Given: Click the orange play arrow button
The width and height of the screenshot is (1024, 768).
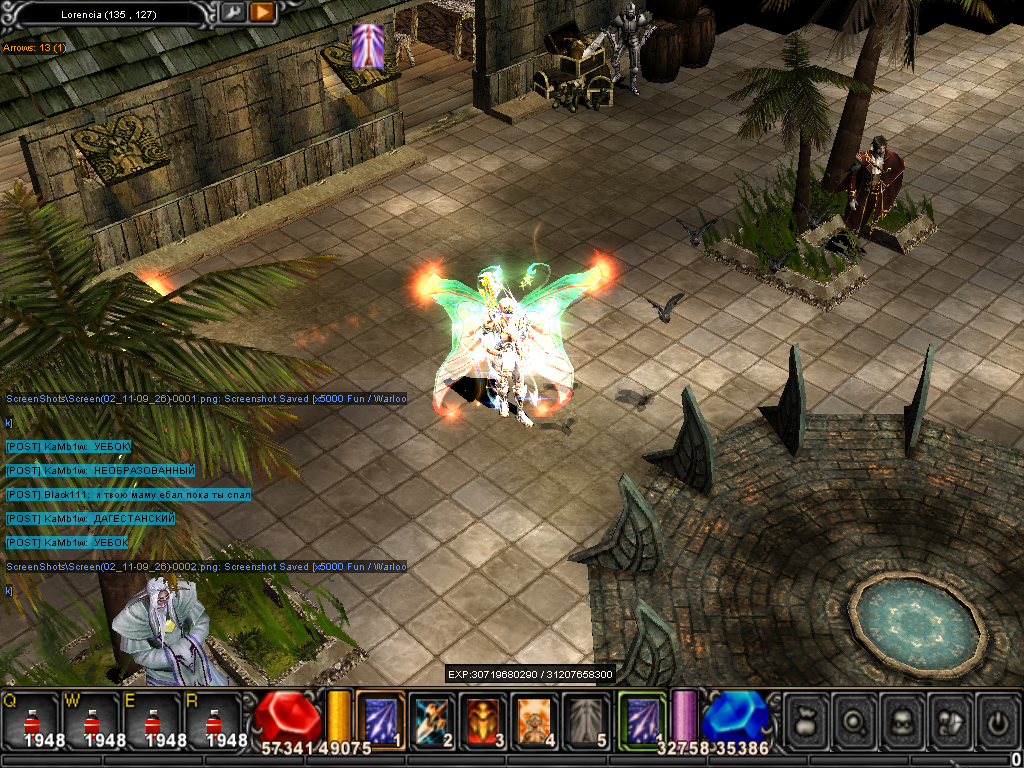Looking at the screenshot, I should 263,13.
